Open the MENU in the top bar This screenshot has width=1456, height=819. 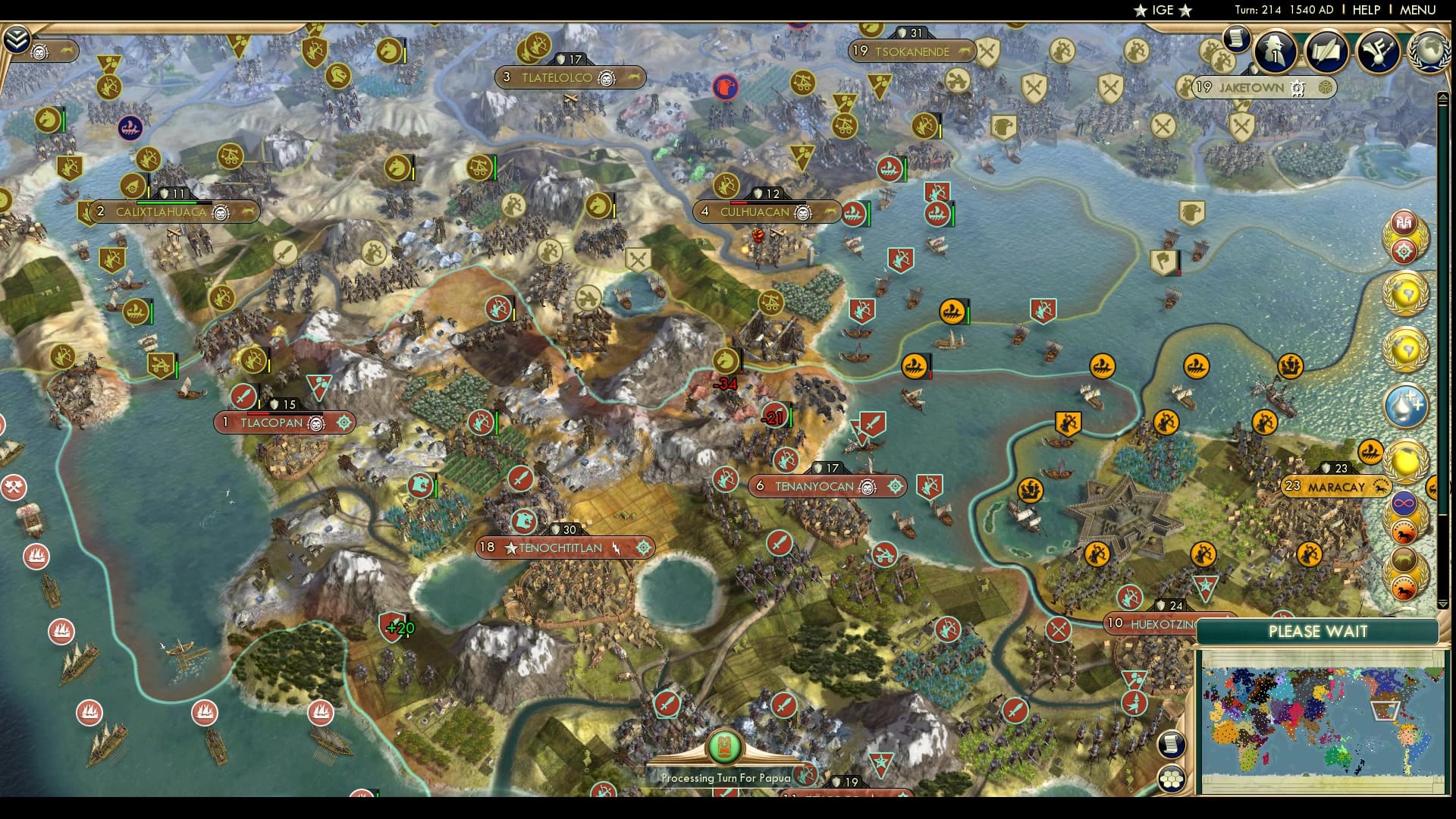[1420, 10]
